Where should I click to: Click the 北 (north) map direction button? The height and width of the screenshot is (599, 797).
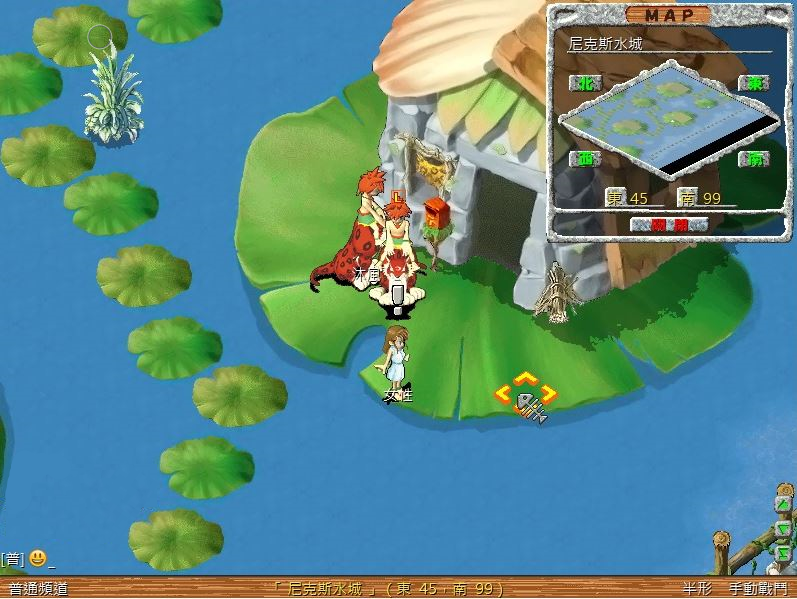click(584, 83)
